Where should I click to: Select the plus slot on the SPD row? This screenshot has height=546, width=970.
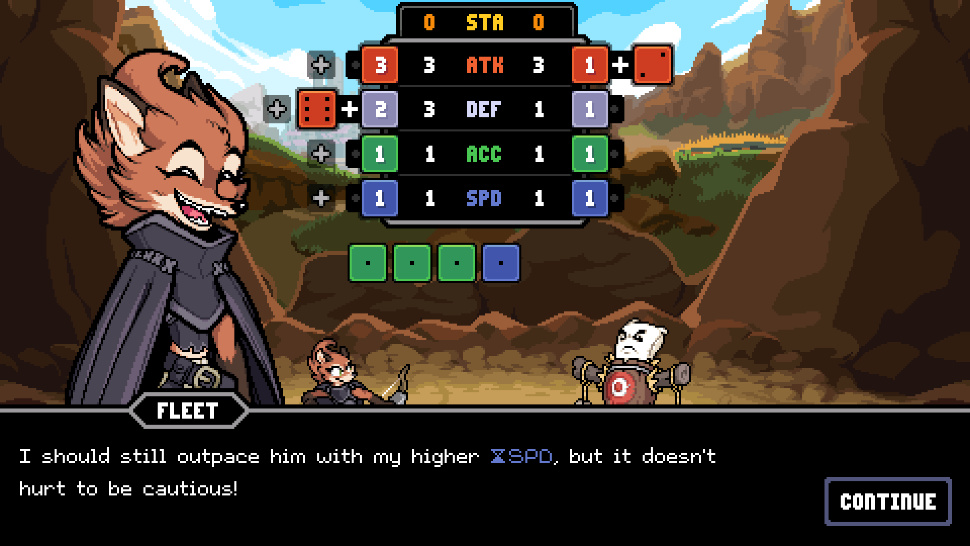pos(321,197)
